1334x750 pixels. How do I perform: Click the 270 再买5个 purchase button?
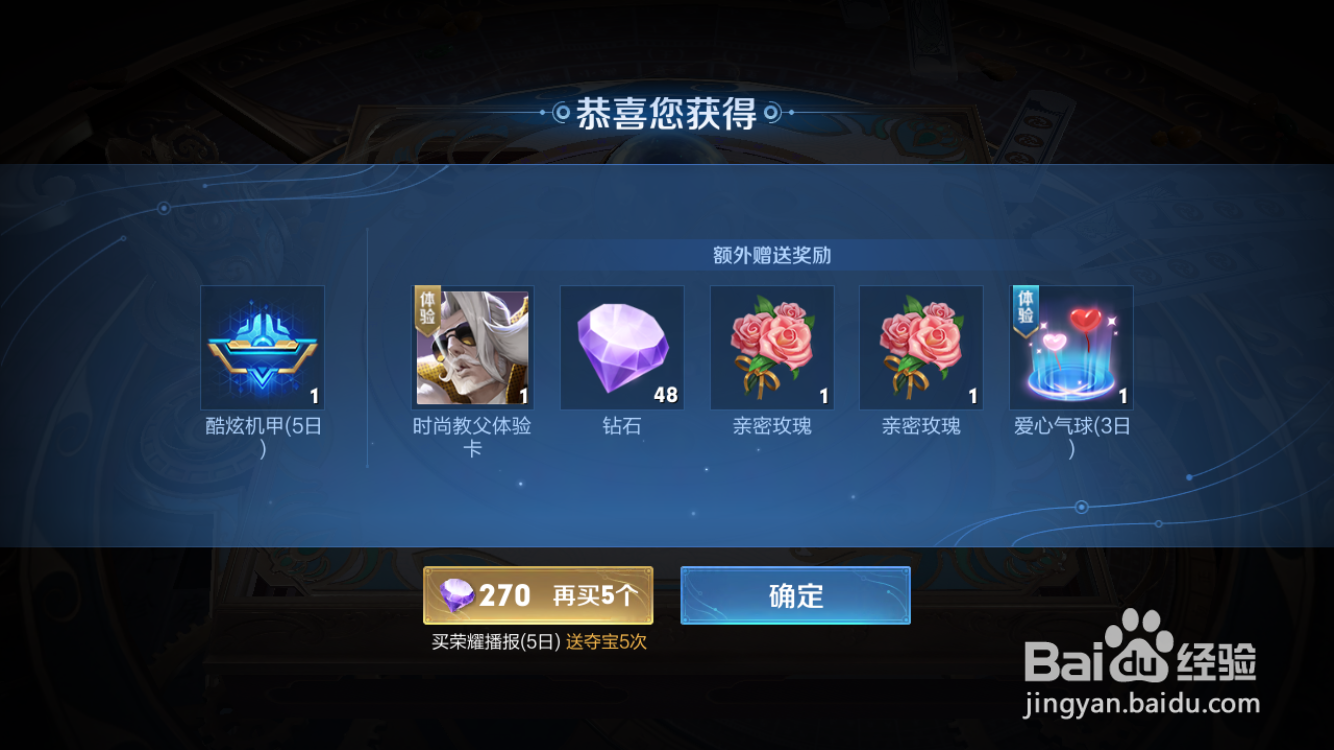click(x=540, y=594)
